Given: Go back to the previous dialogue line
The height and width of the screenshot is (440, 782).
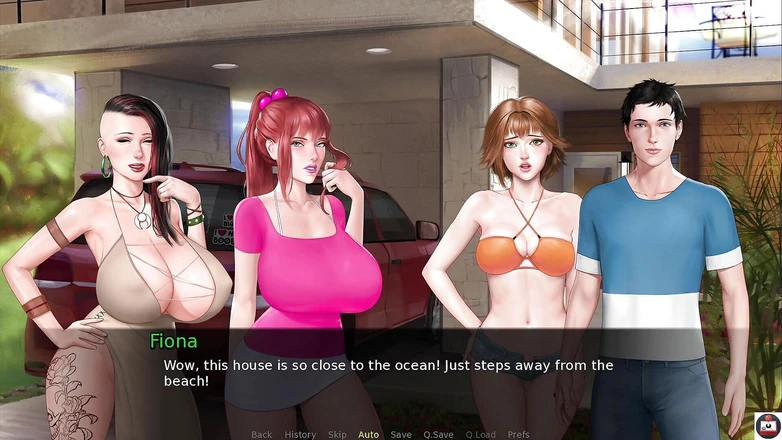Looking at the screenshot, I should [x=262, y=434].
